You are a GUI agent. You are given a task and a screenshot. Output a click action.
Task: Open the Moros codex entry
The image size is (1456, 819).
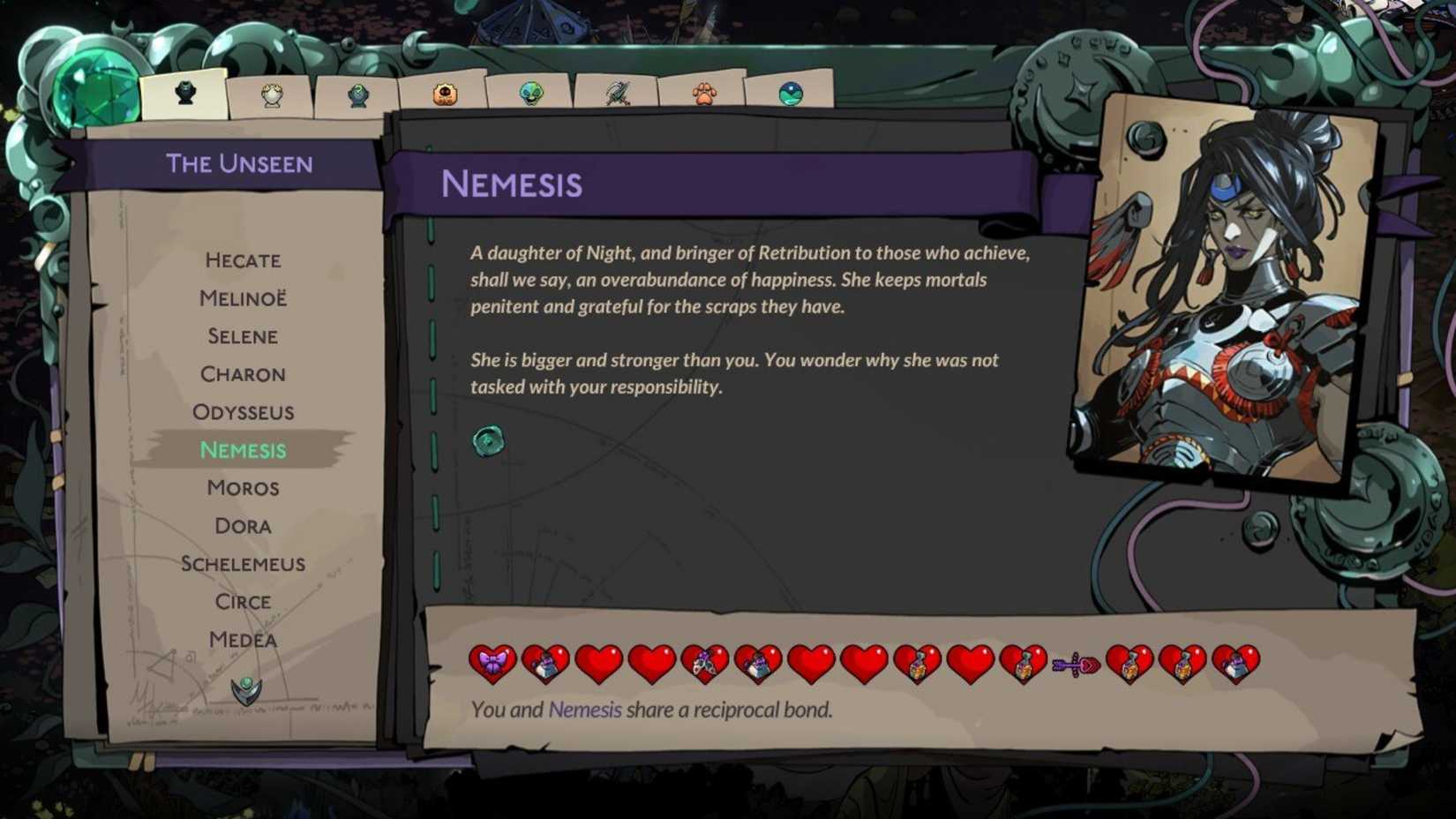(x=243, y=487)
